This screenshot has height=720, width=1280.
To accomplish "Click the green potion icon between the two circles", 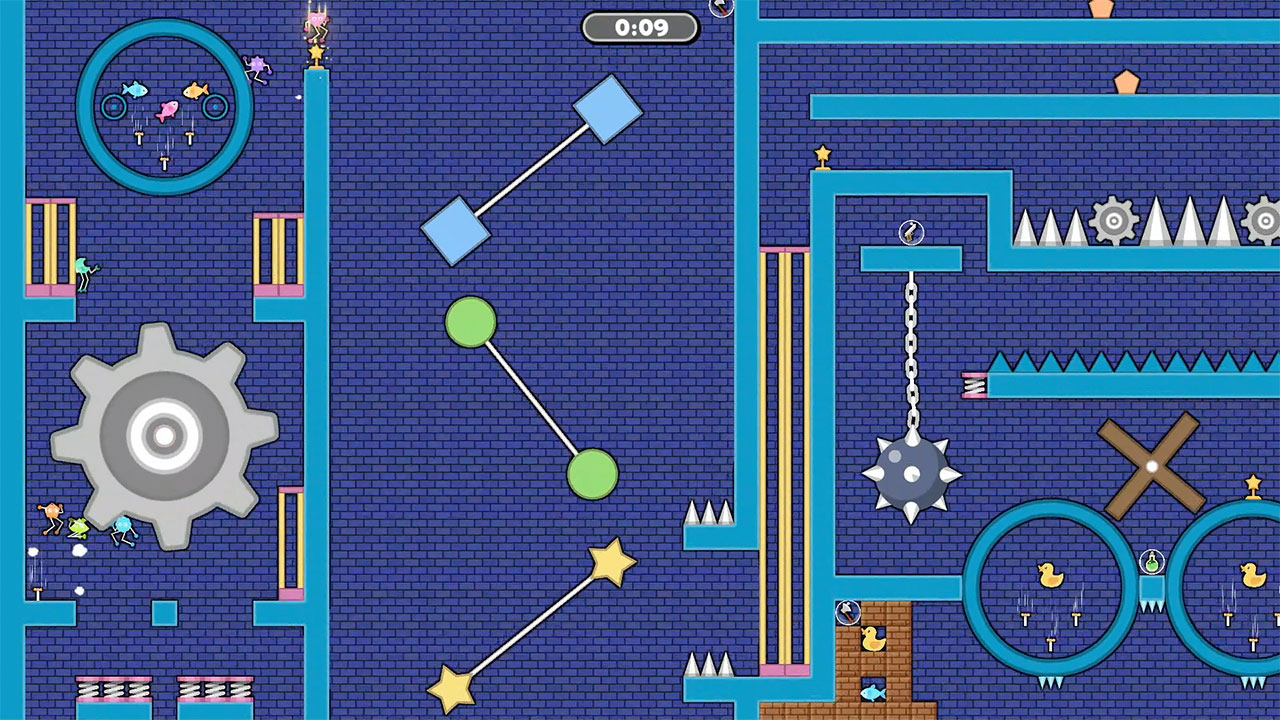I will tap(1150, 560).
